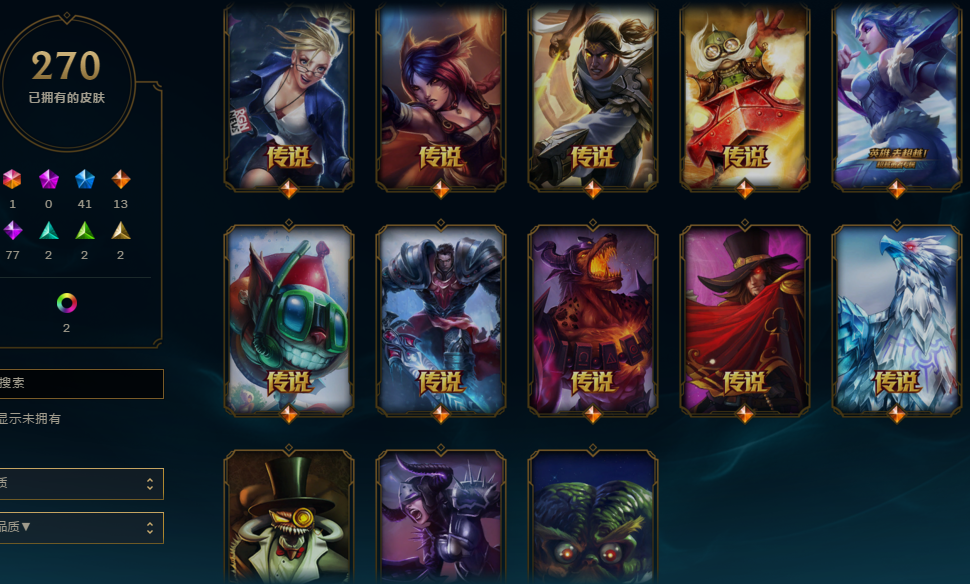Pick the red-caped top hat gunslinger card
The height and width of the screenshot is (584, 970).
(x=745, y=318)
